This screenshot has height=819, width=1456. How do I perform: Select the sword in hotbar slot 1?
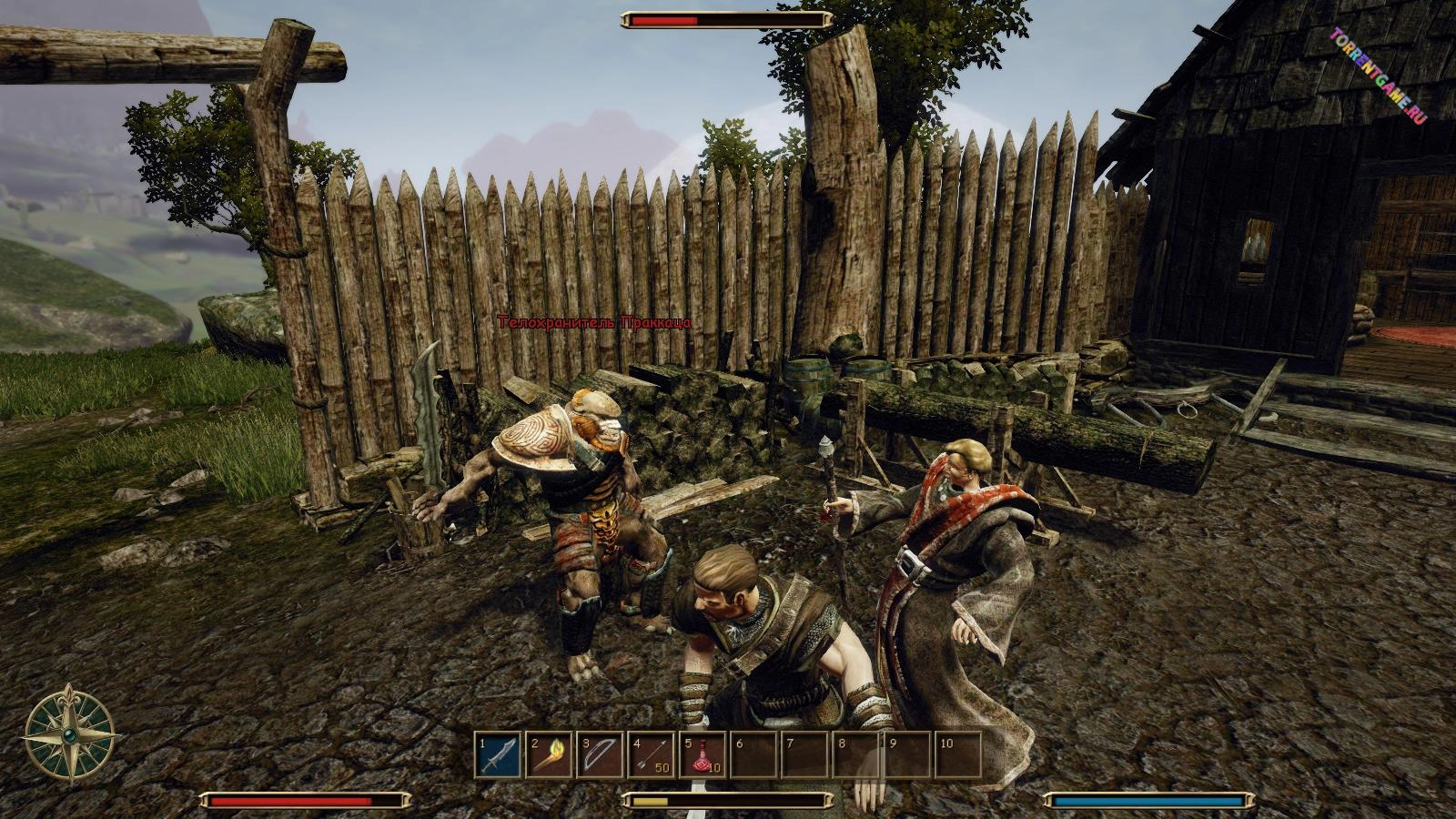click(498, 755)
